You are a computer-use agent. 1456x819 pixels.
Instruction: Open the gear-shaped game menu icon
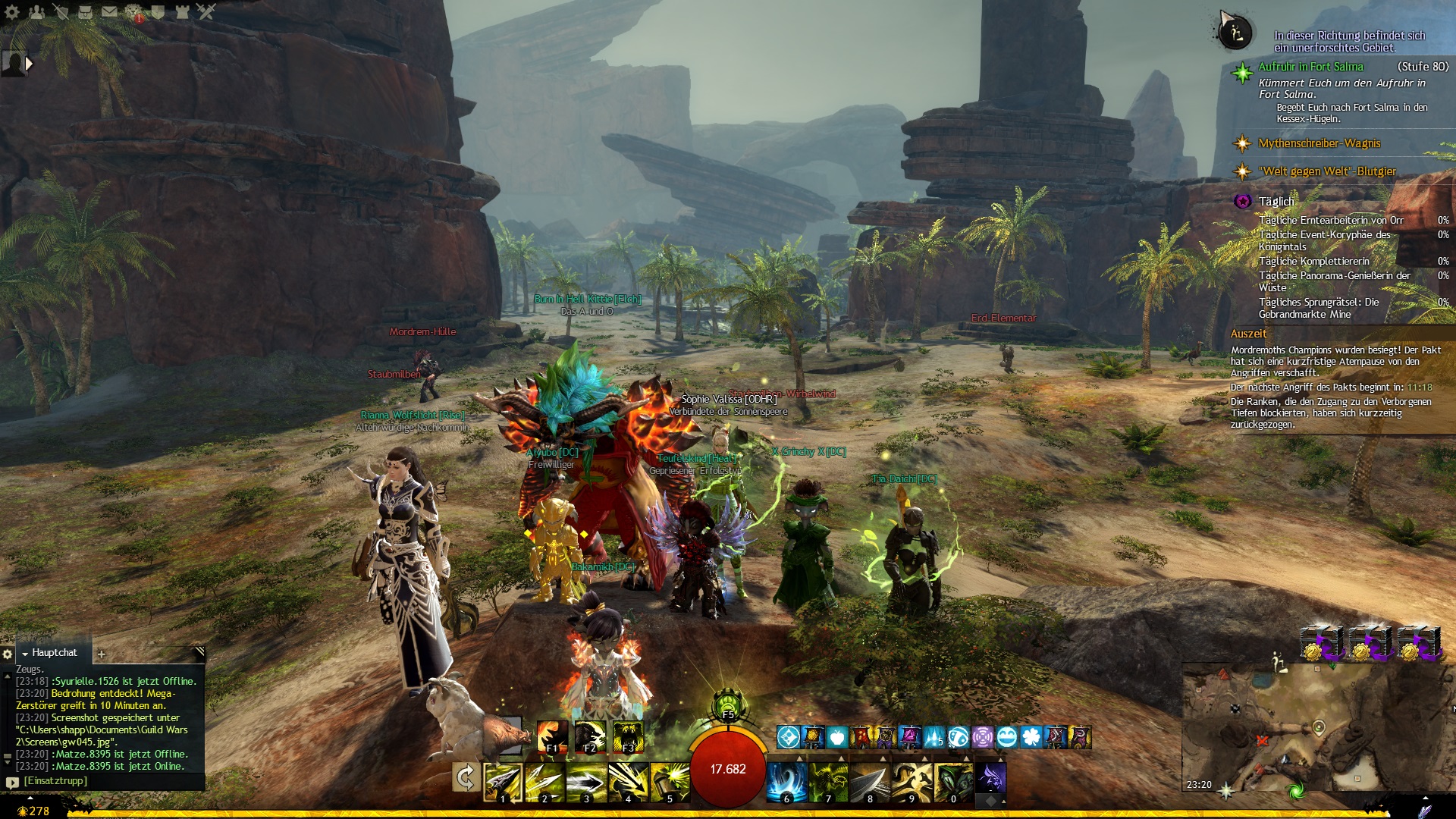12,11
